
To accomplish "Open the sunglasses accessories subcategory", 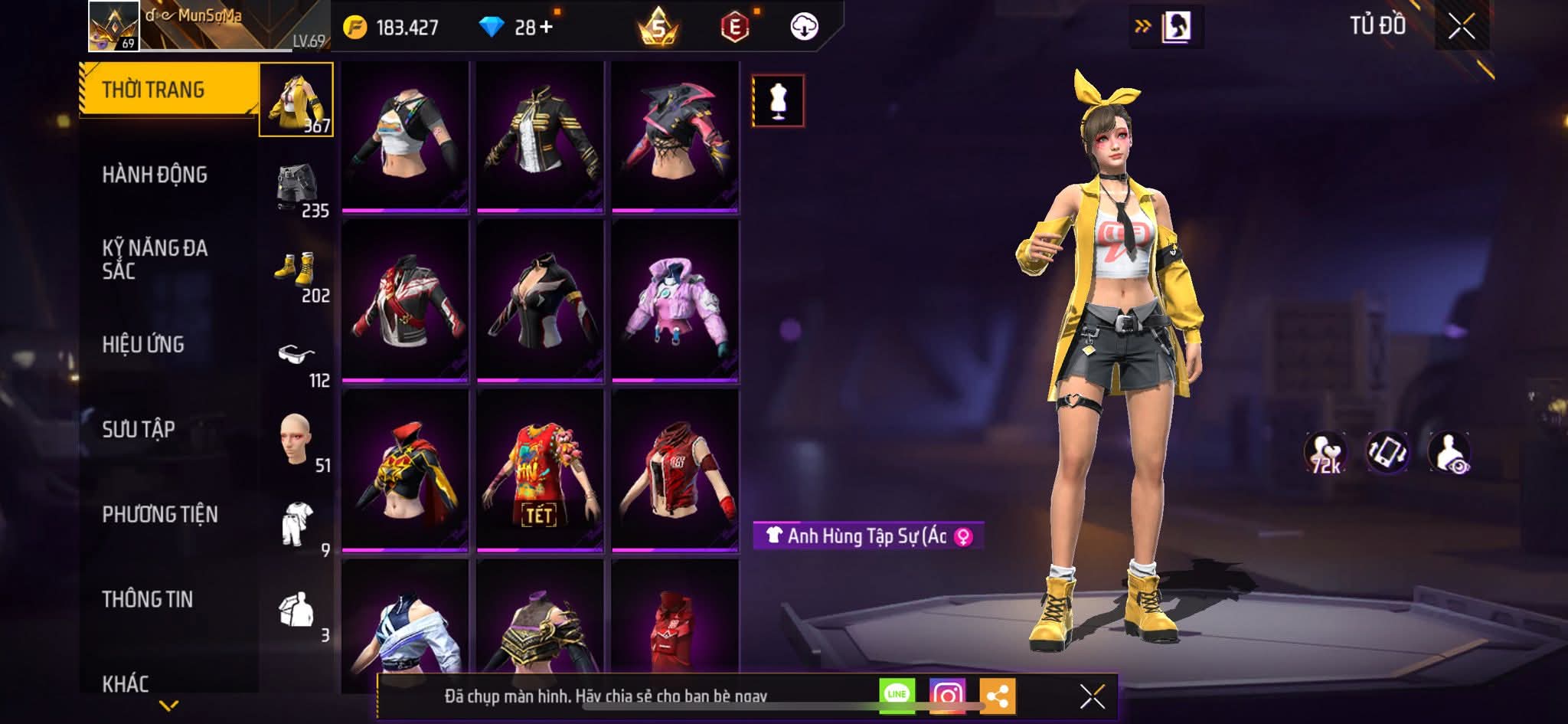I will point(296,355).
